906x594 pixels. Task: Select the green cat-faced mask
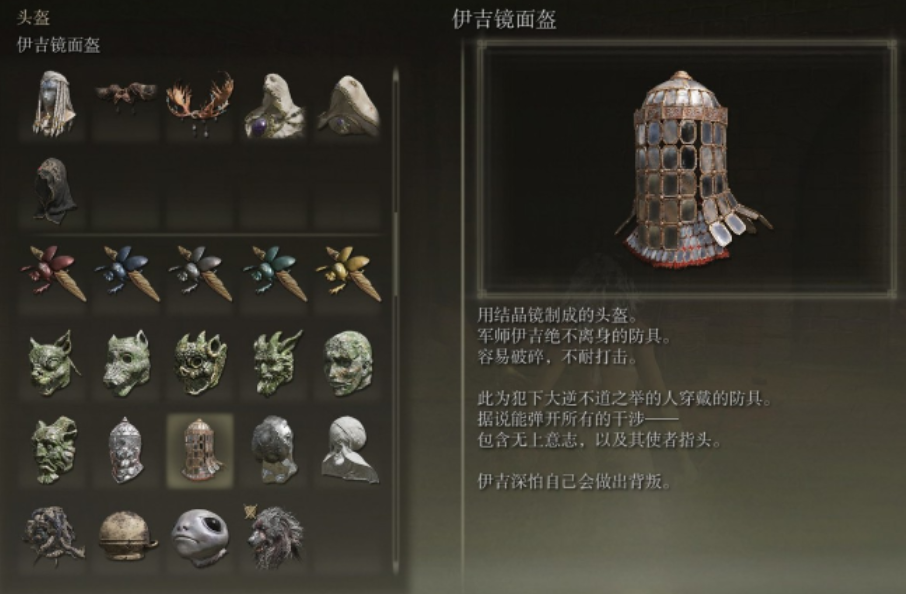(x=53, y=362)
